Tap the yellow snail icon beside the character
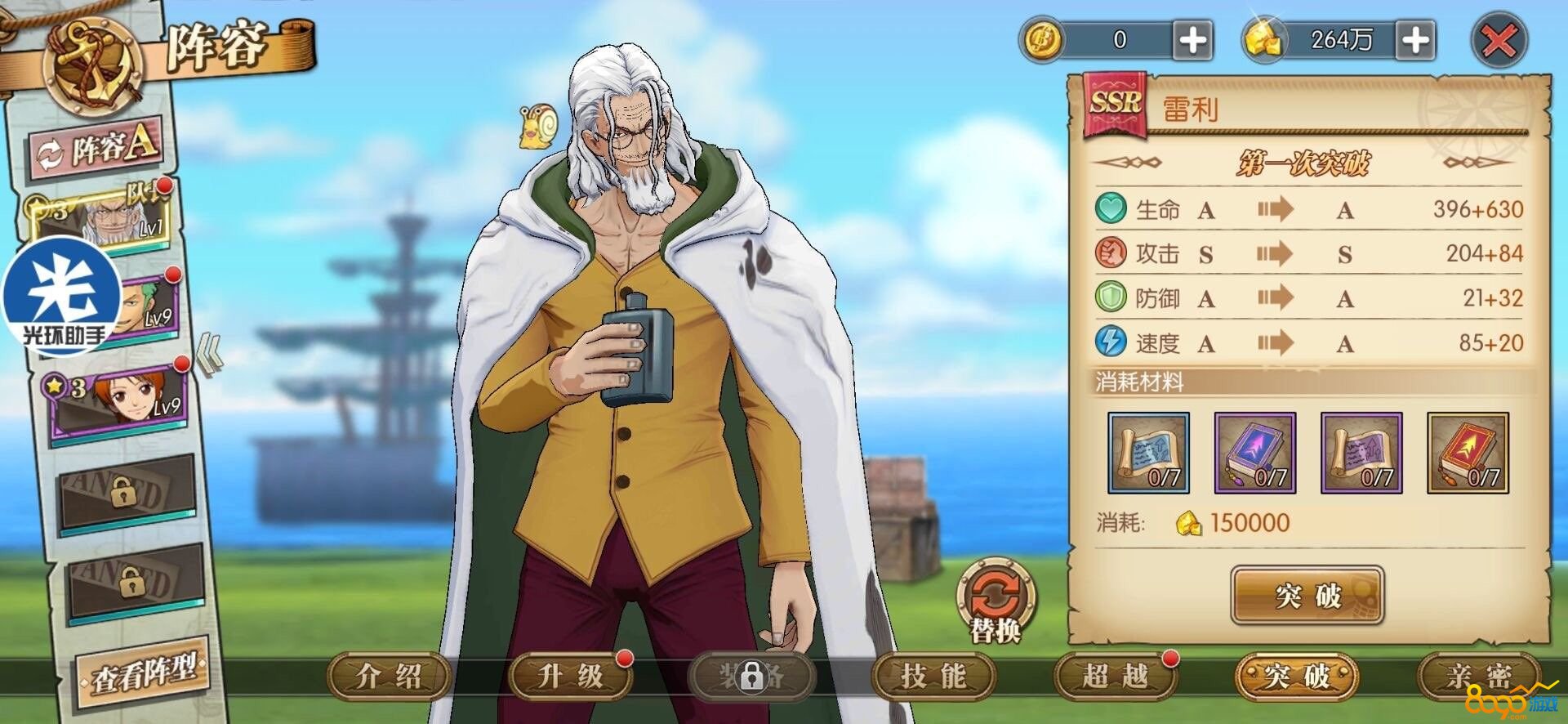1568x724 pixels. pyautogui.click(x=537, y=127)
